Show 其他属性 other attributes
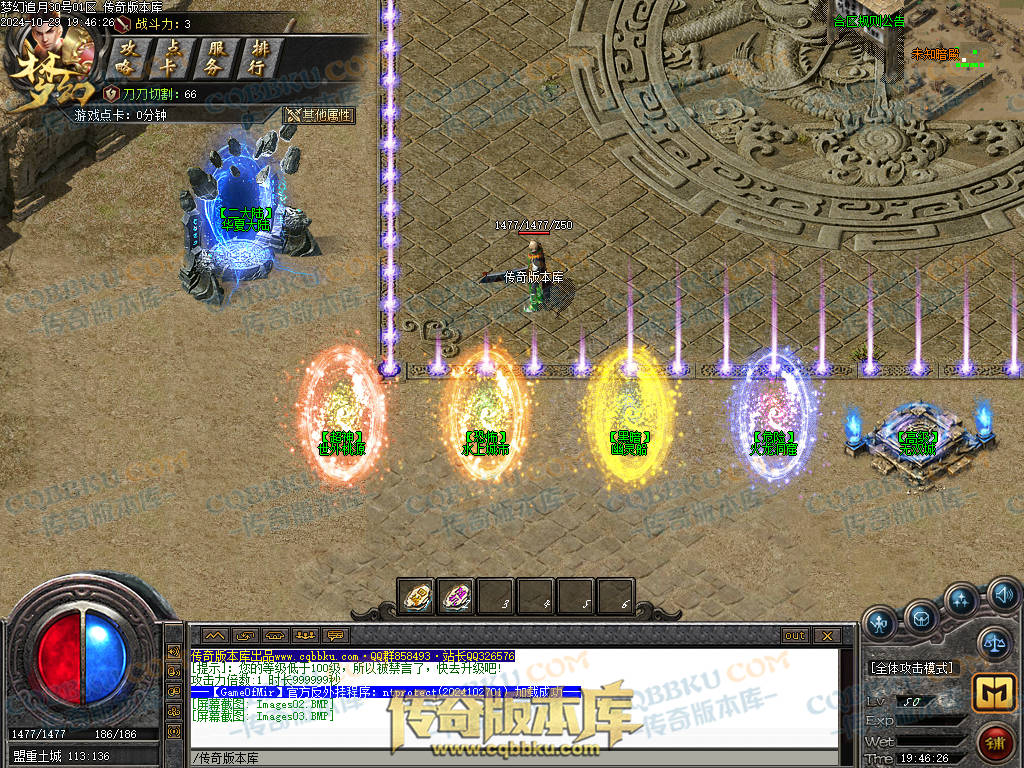The image size is (1024, 768). point(319,115)
